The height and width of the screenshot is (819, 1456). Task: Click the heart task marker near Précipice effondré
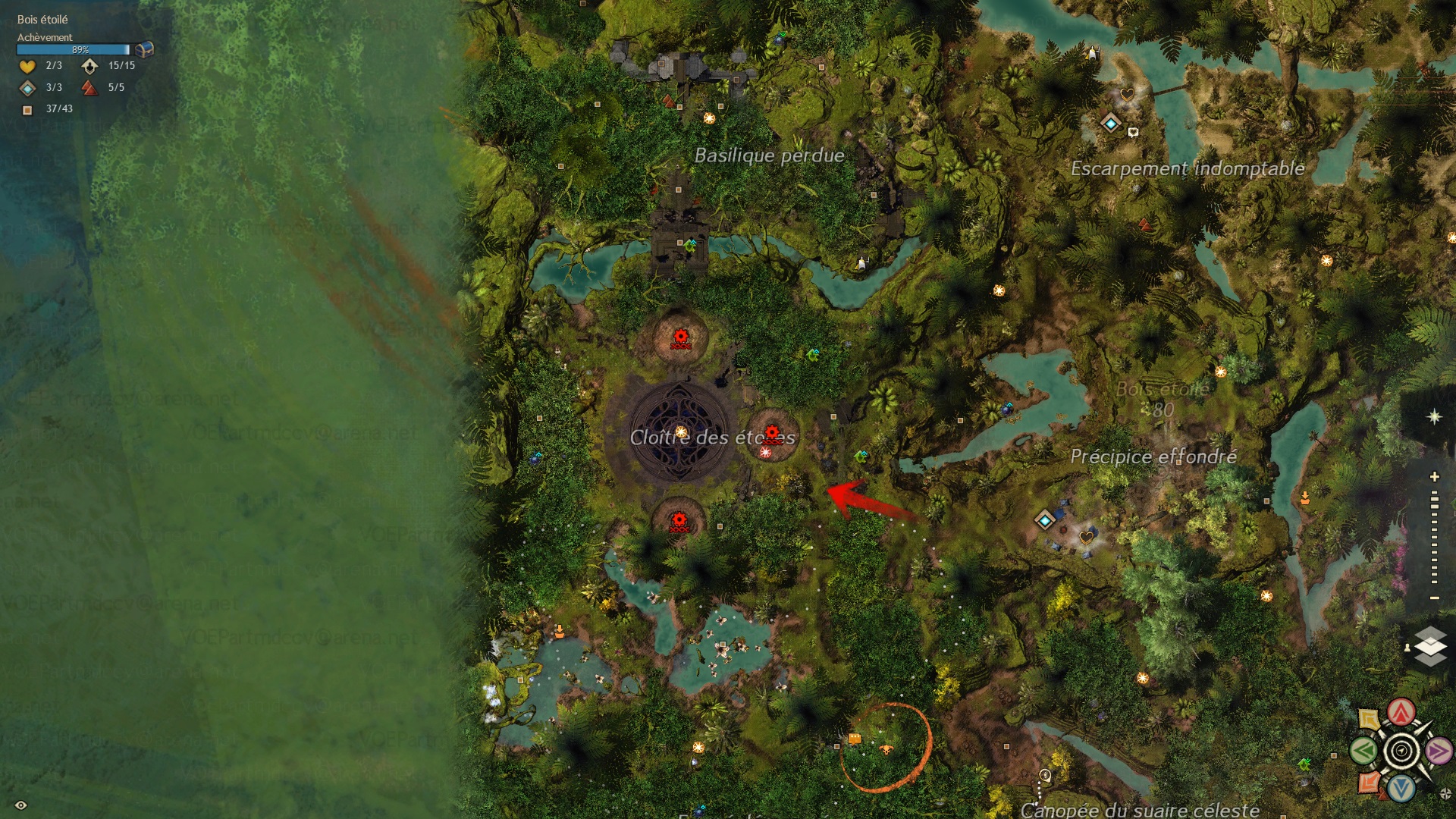pos(1087,537)
